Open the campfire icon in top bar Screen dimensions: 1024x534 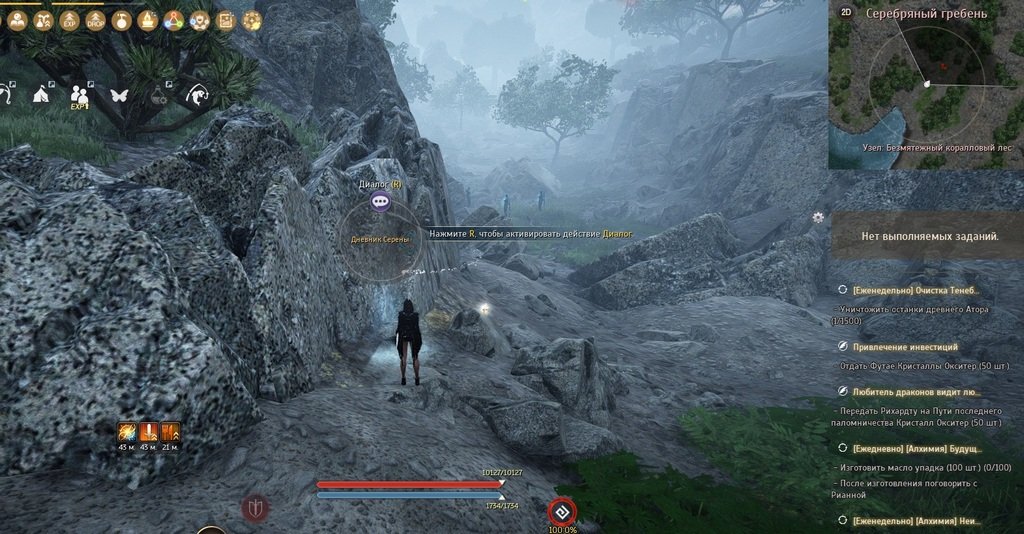click(148, 19)
